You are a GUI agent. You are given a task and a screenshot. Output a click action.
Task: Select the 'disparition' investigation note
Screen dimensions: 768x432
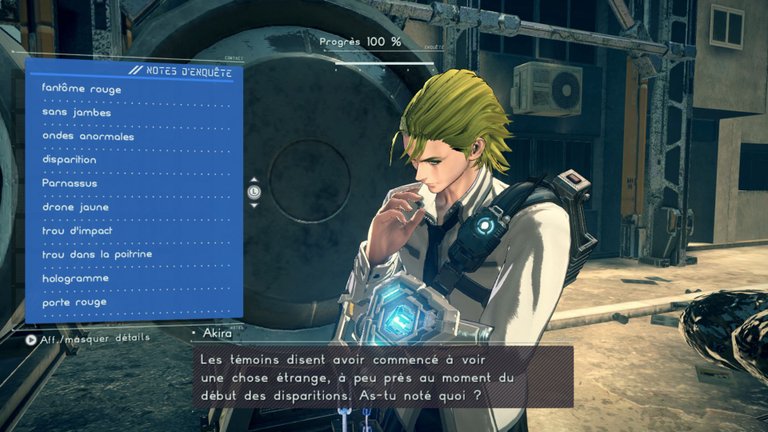[x=70, y=160]
